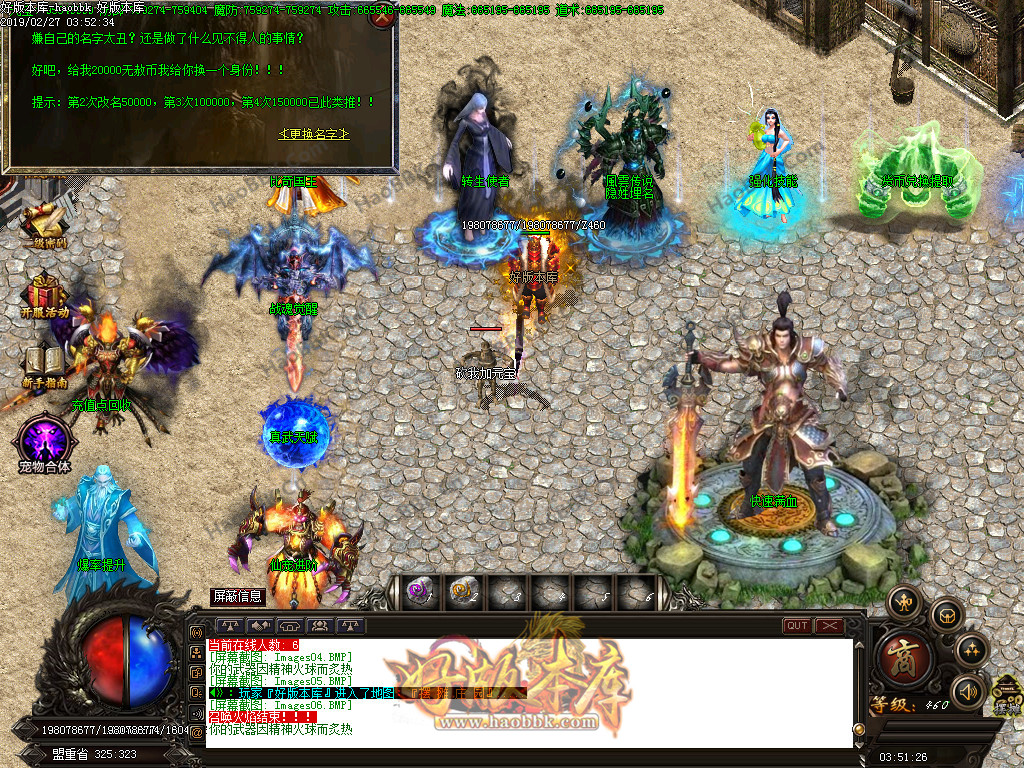Click the QUT button on the chat panel
This screenshot has width=1024, height=768.
tap(797, 626)
